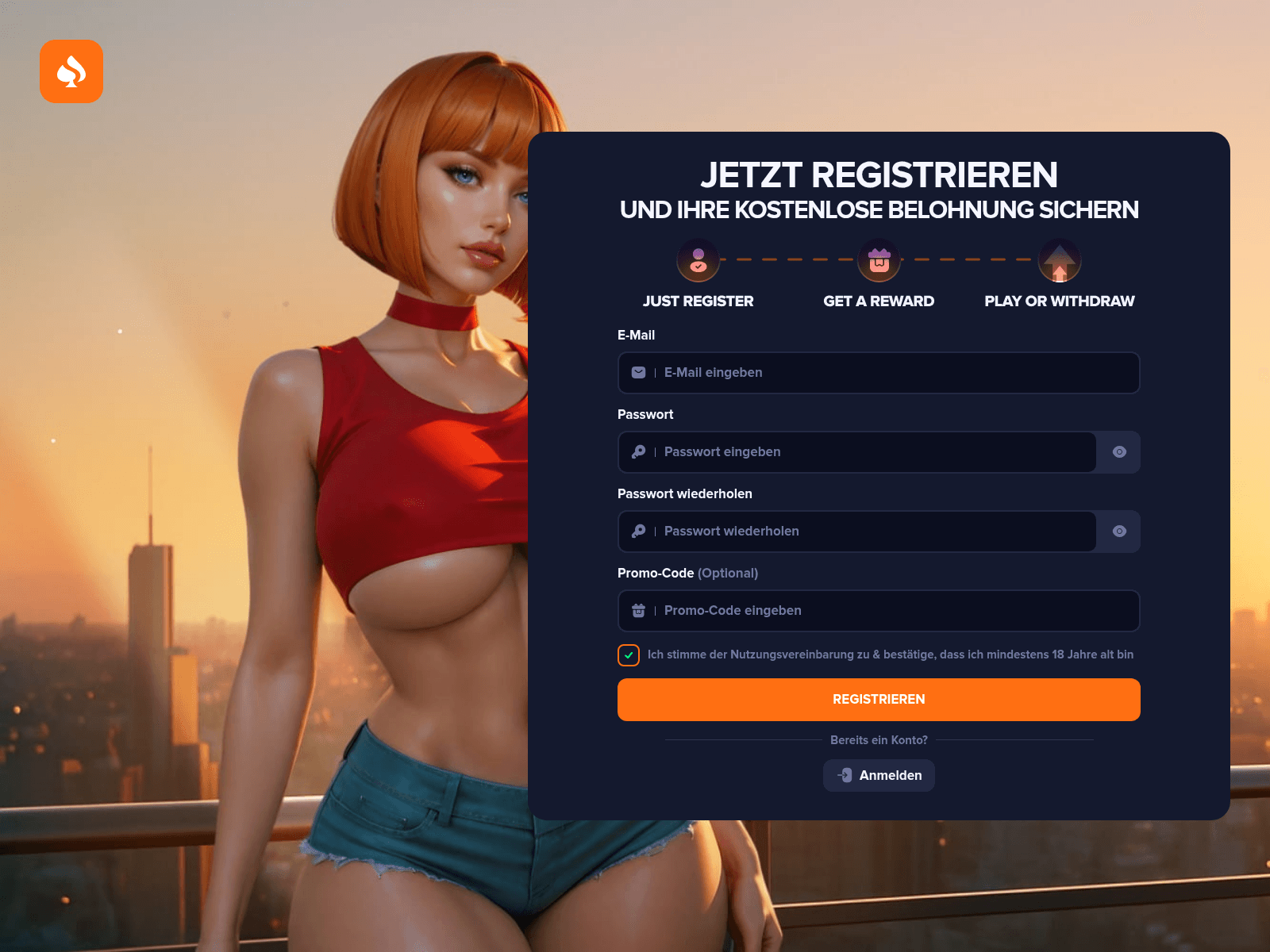Image resolution: width=1270 pixels, height=952 pixels.
Task: Click the orange spade logo
Action: [71, 71]
